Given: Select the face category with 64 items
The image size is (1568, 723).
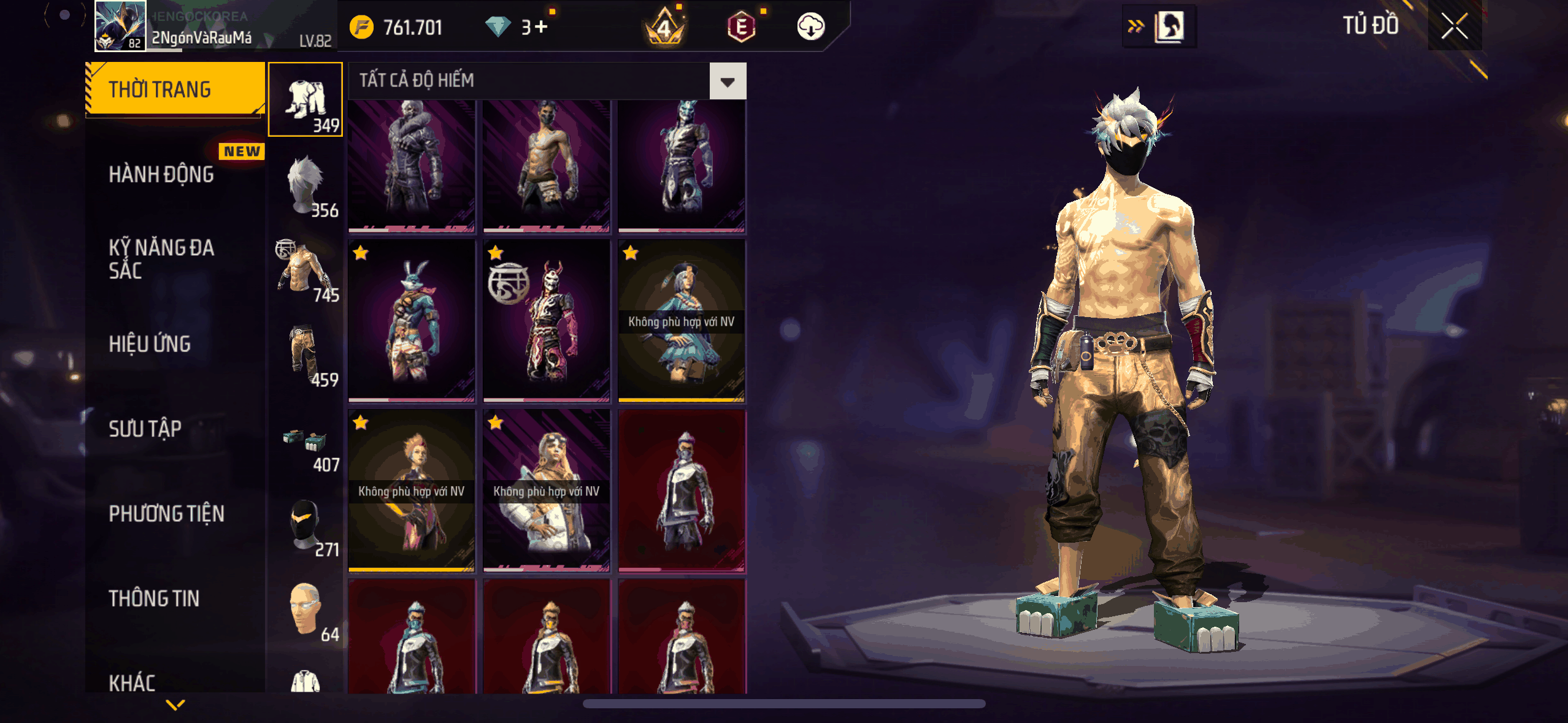Looking at the screenshot, I should pyautogui.click(x=306, y=610).
